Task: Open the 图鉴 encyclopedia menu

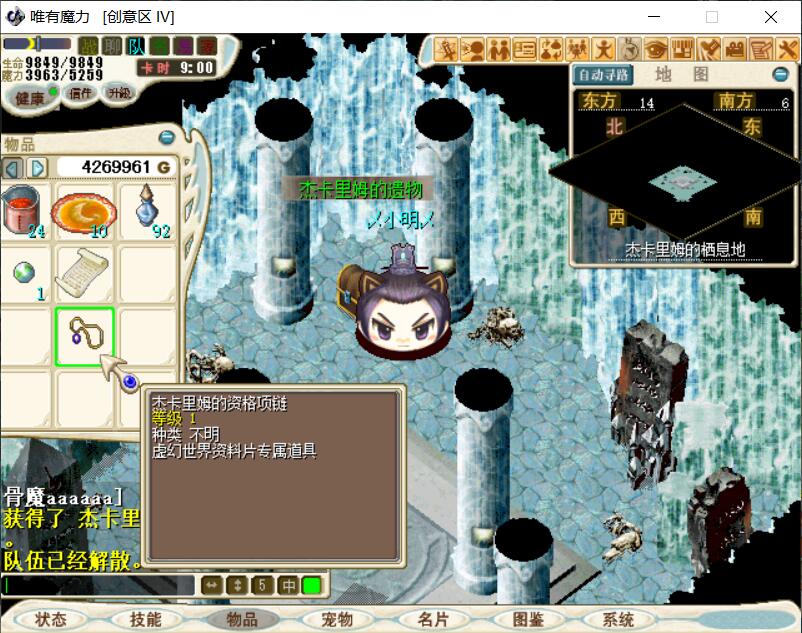Action: click(528, 619)
